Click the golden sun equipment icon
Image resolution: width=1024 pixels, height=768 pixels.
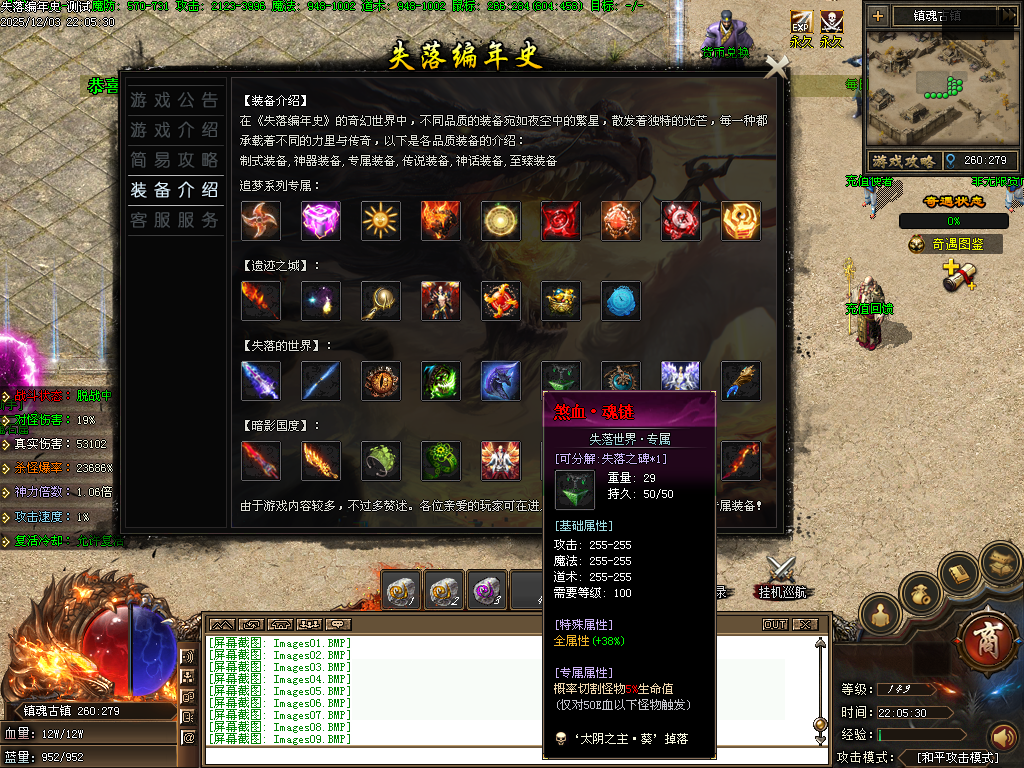click(381, 221)
